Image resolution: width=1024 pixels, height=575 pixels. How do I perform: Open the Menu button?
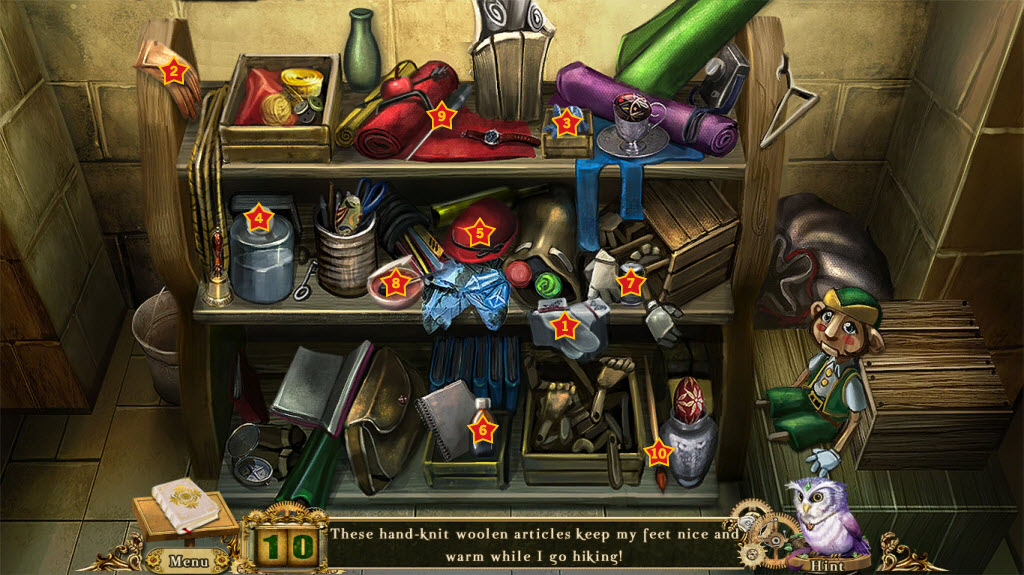pos(187,560)
